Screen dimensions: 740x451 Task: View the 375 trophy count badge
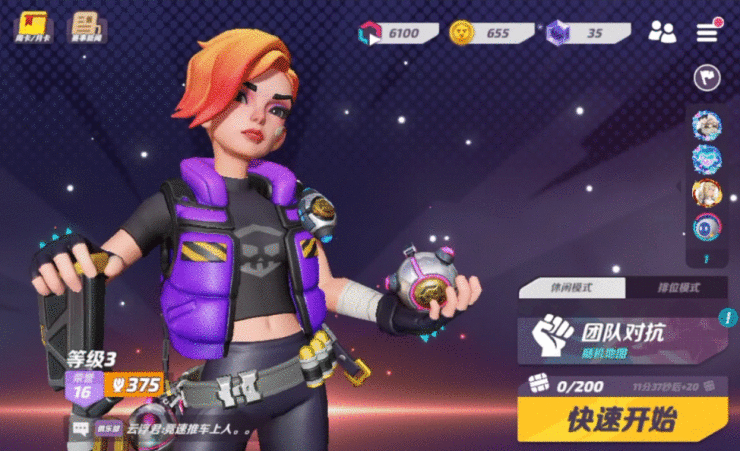point(135,385)
